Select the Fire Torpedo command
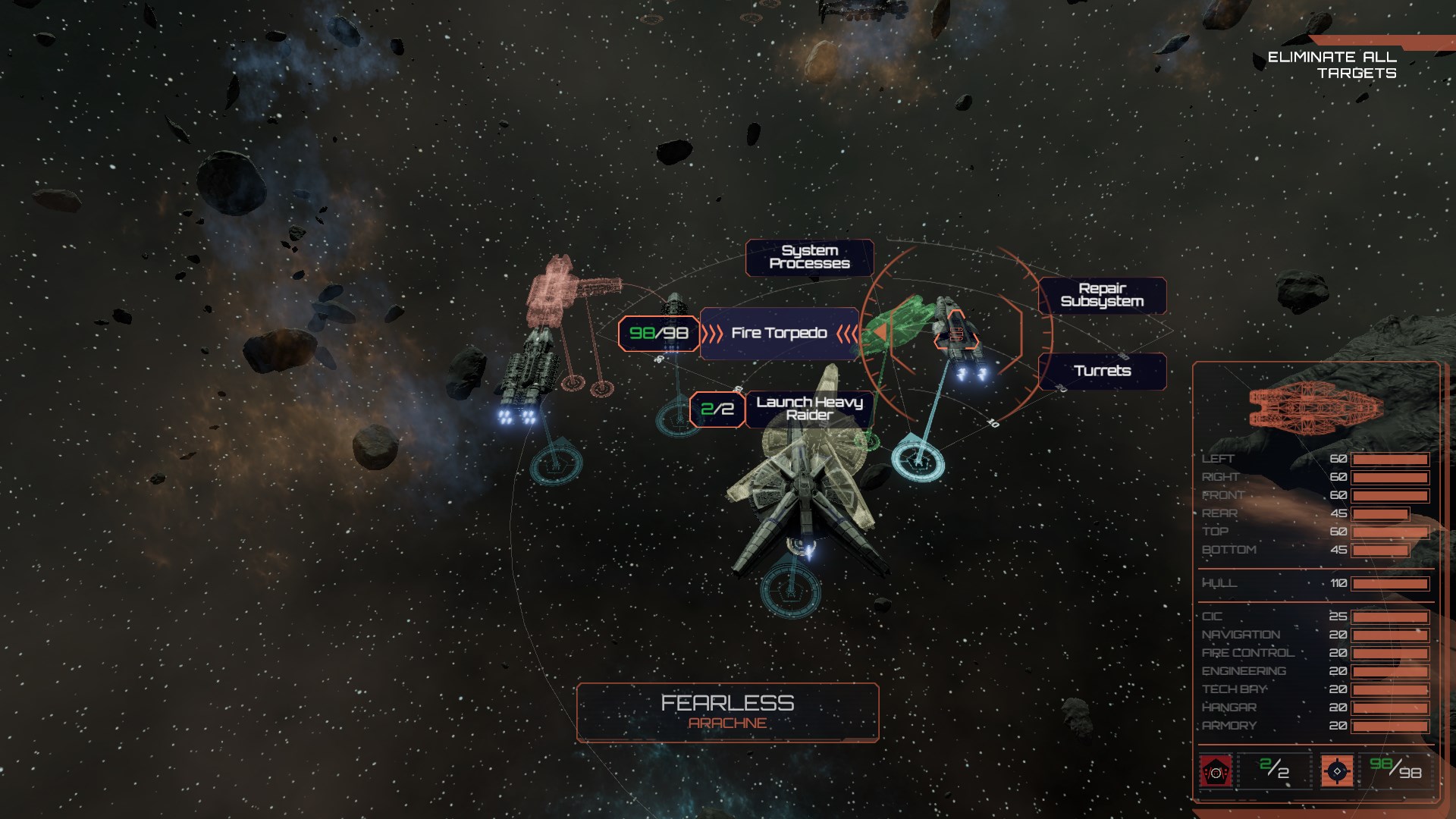 click(779, 334)
